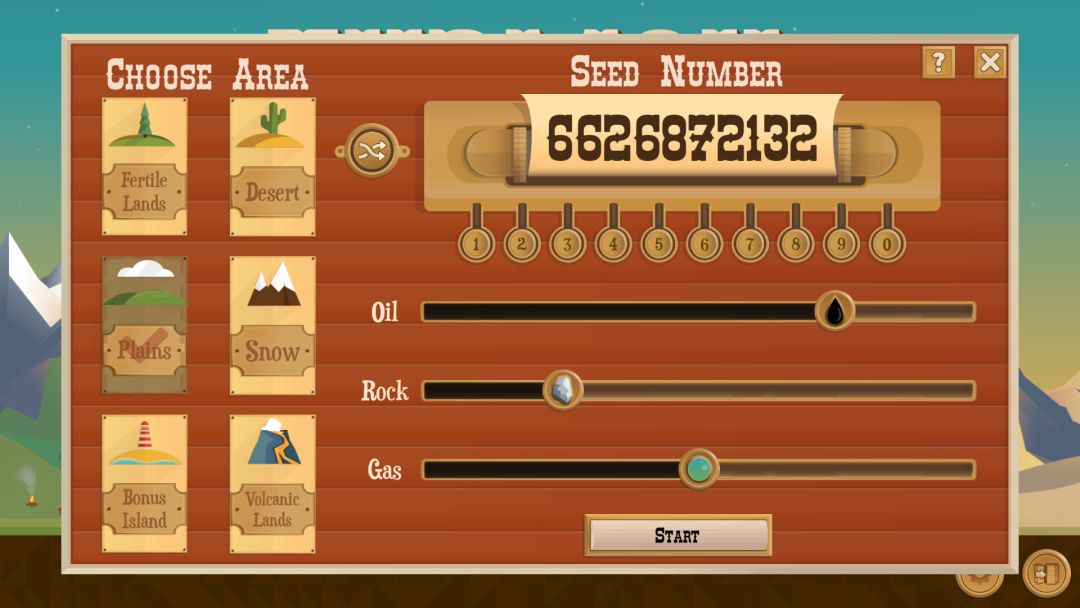1080x608 pixels.
Task: Click the seed number display field
Action: (x=681, y=139)
